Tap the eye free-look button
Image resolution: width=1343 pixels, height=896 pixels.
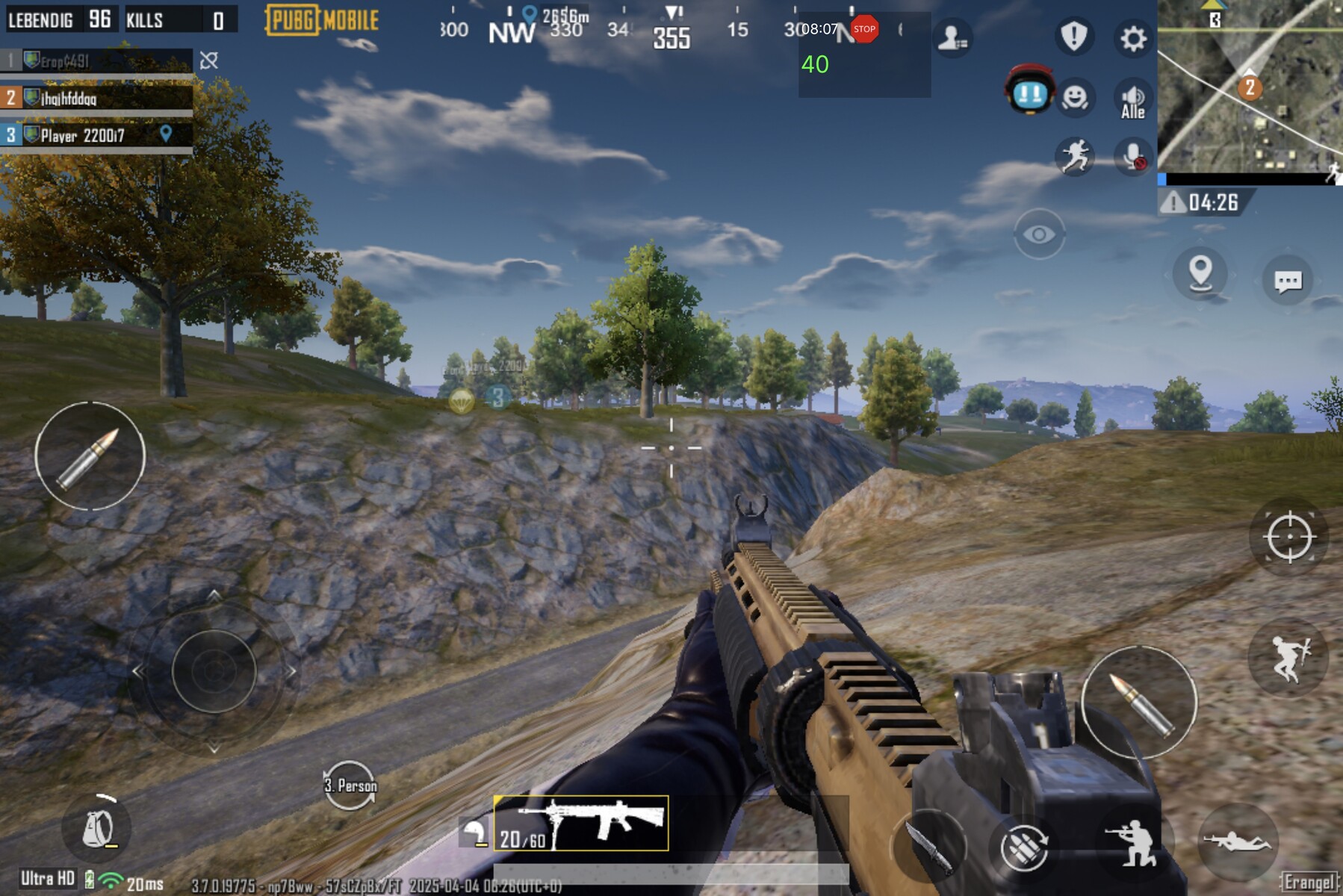click(1038, 234)
